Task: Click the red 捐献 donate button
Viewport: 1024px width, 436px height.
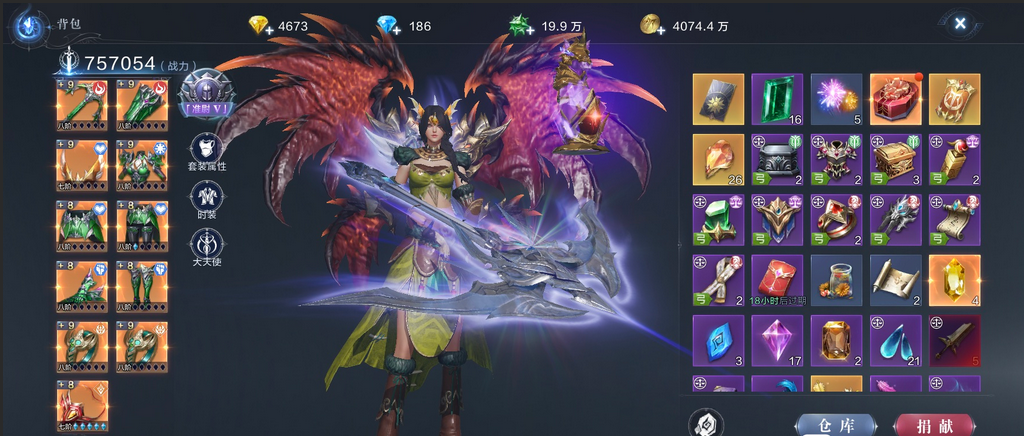Action: point(933,425)
